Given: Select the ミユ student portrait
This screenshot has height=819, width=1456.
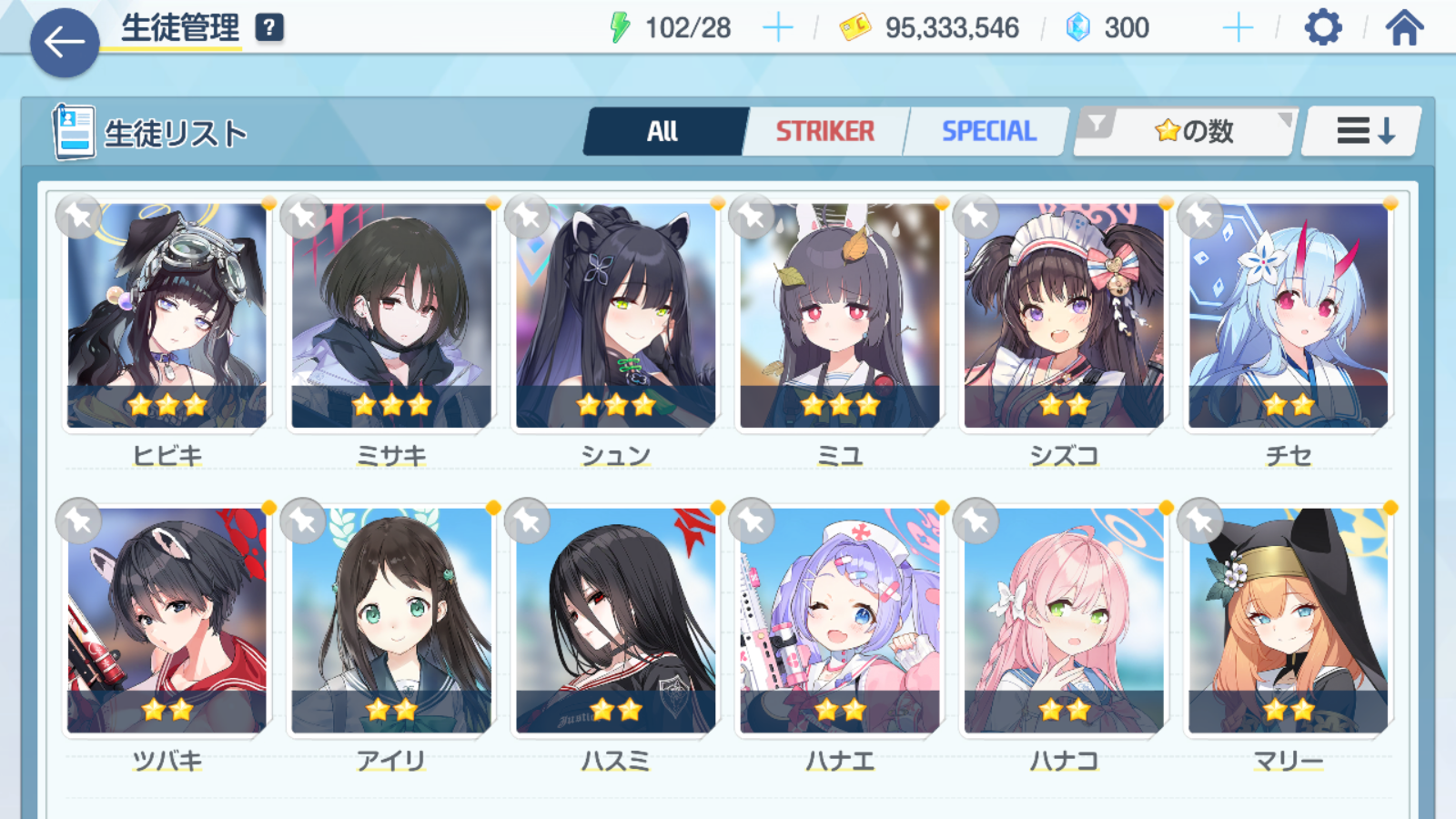Looking at the screenshot, I should pos(840,316).
